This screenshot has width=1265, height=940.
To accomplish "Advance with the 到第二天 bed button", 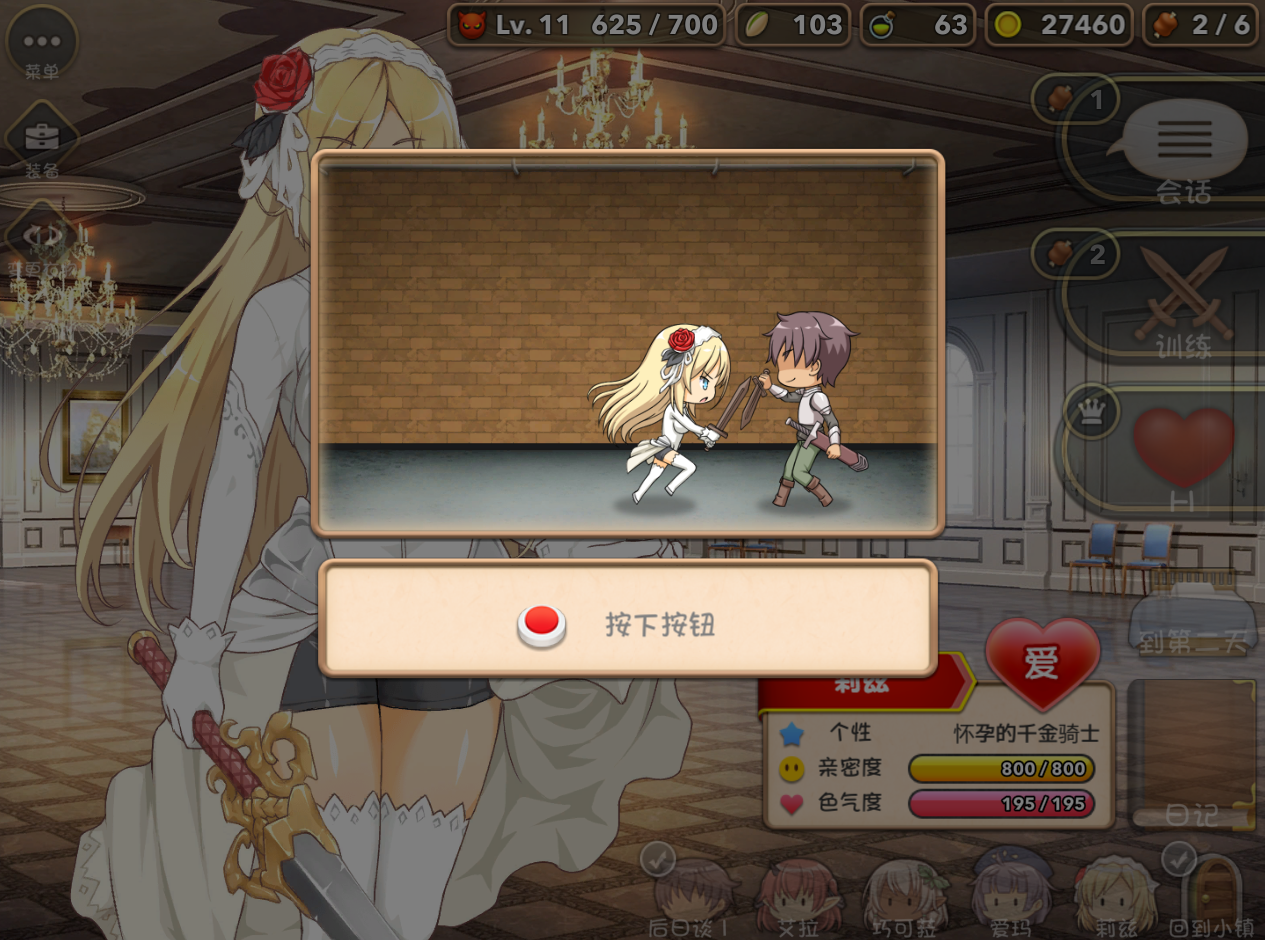I will (1192, 622).
